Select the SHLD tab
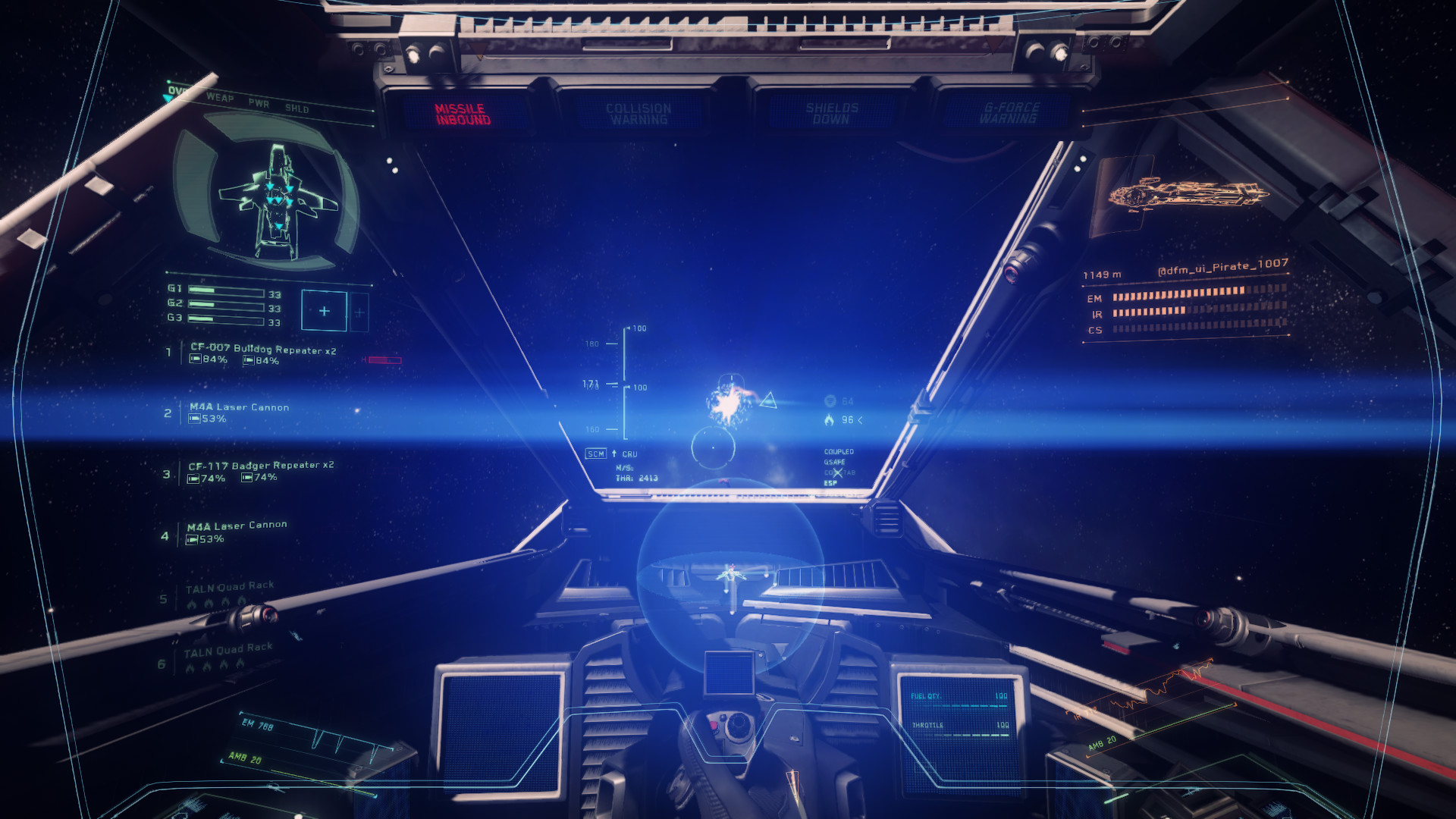The width and height of the screenshot is (1456, 819). pyautogui.click(x=297, y=108)
